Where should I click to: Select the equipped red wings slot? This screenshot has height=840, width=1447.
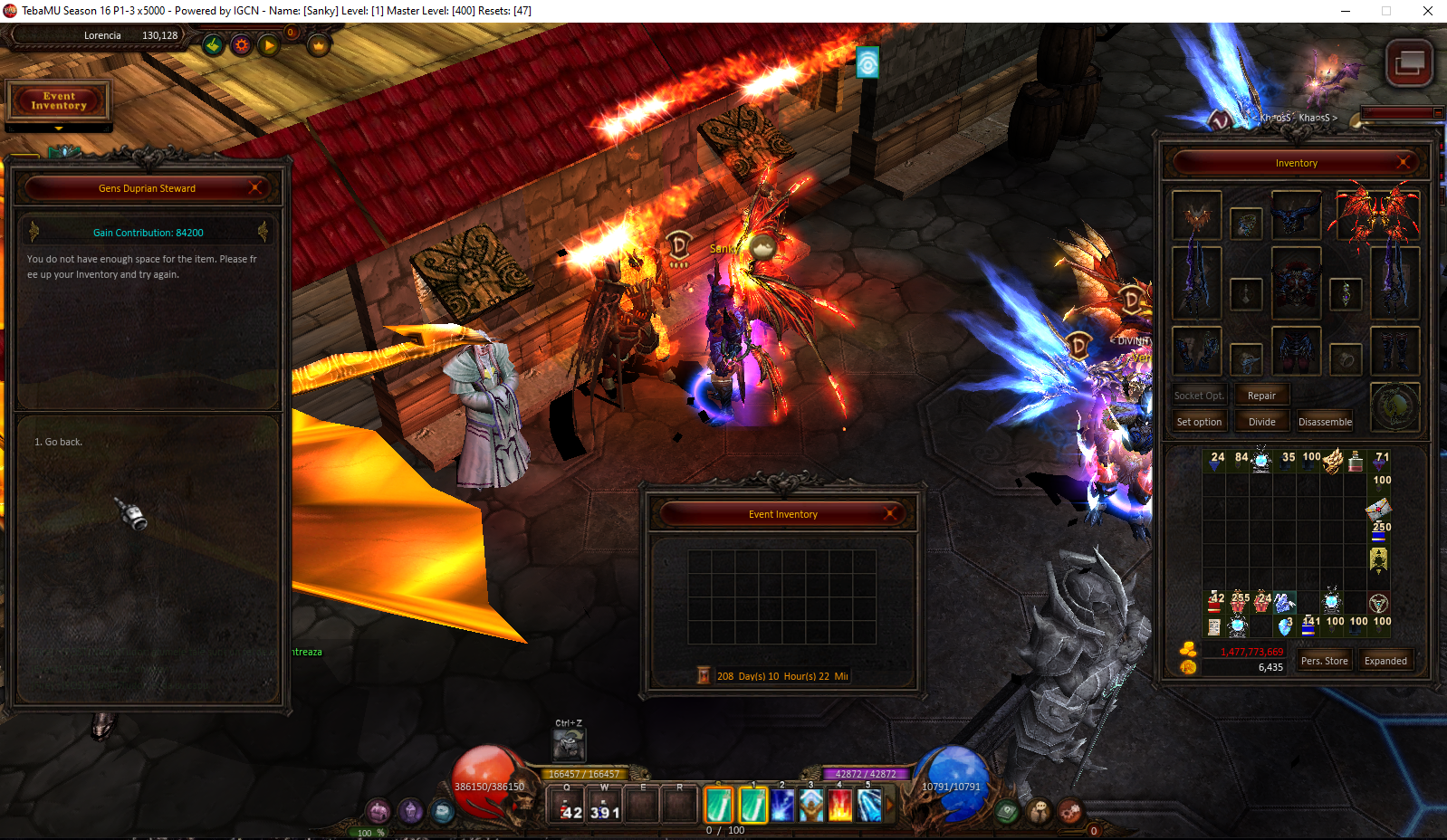tap(1375, 214)
